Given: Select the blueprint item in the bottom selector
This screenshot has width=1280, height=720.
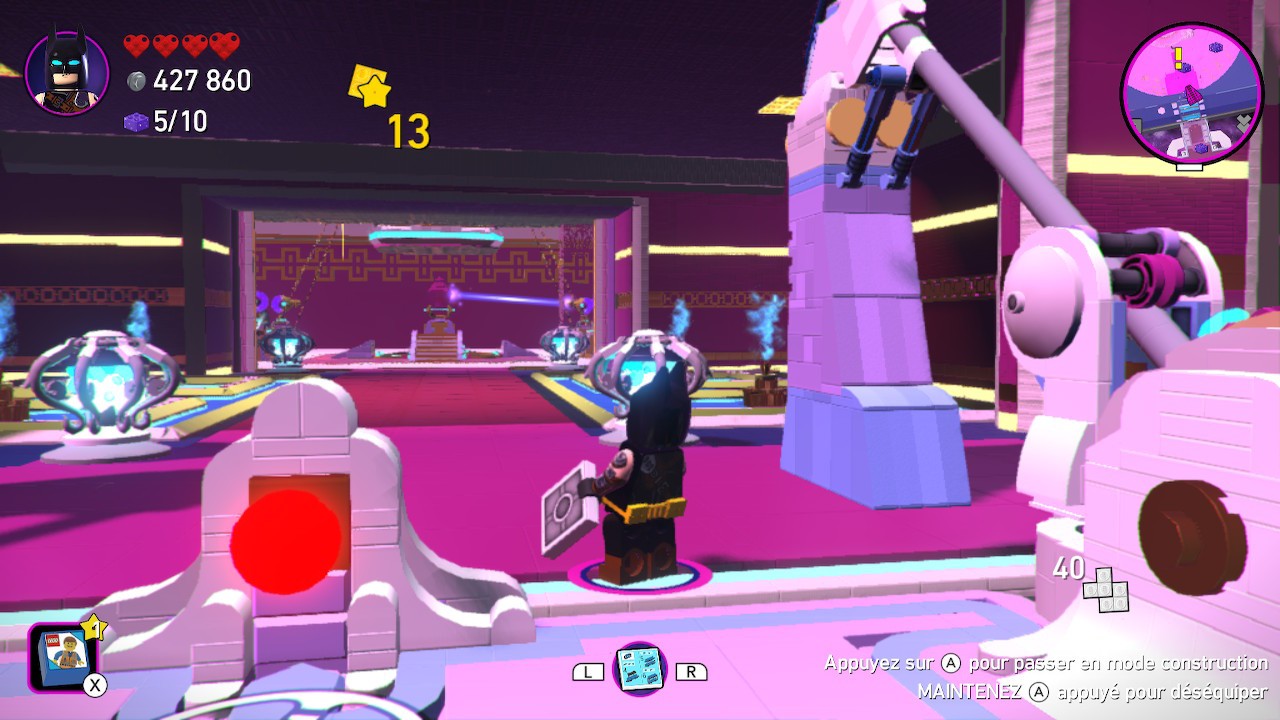Looking at the screenshot, I should pos(638,669).
